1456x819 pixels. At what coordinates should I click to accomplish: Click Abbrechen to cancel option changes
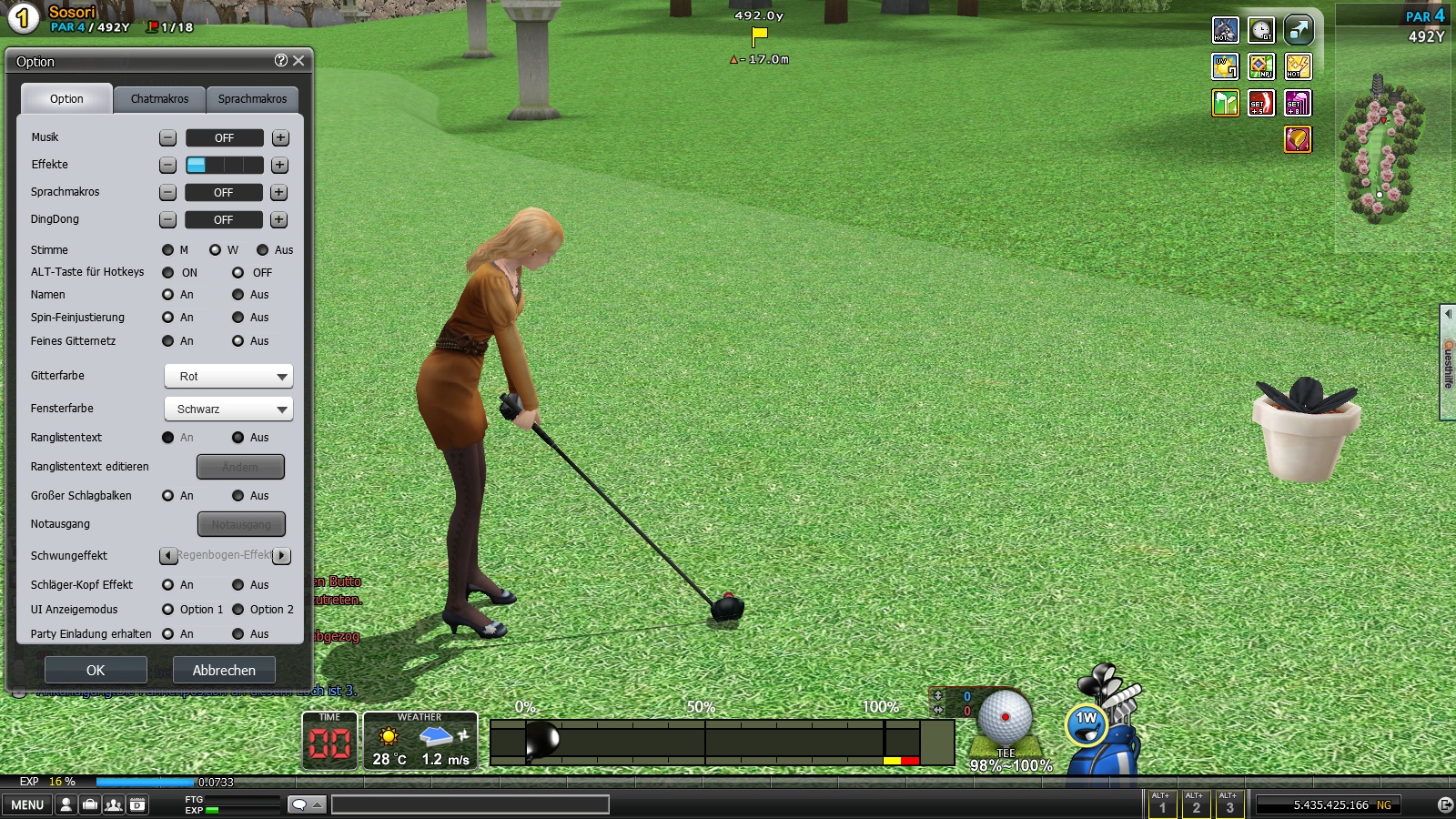[x=224, y=670]
